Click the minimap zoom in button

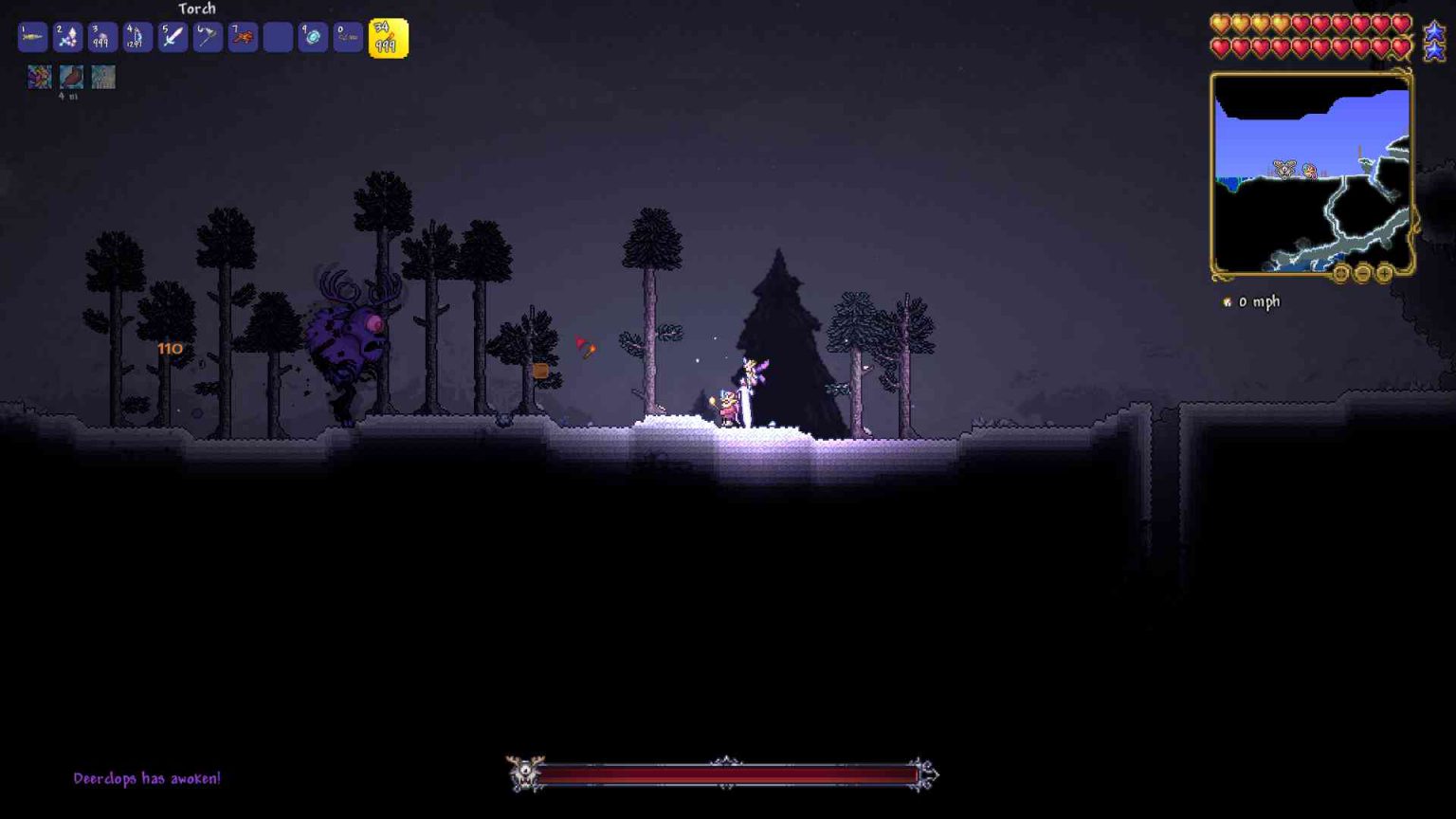(x=1384, y=273)
